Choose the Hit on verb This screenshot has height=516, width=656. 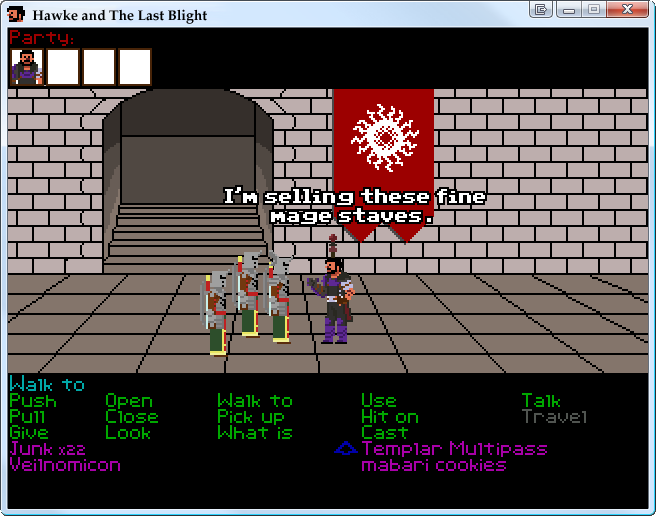click(x=389, y=417)
